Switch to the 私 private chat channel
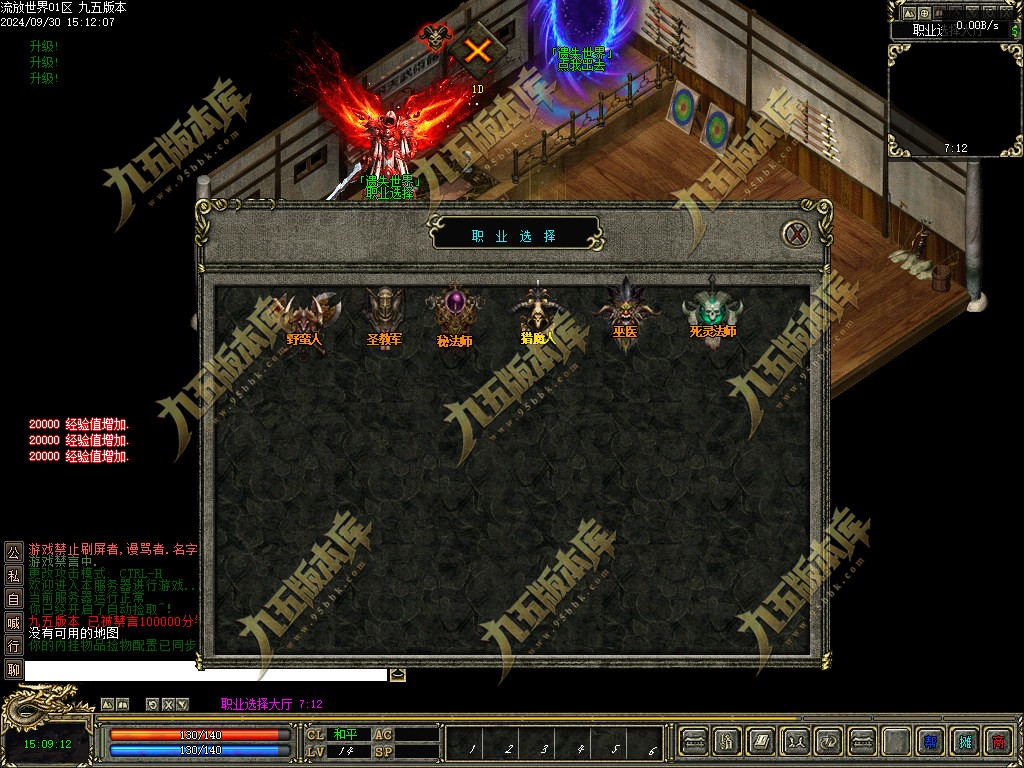This screenshot has height=768, width=1024. point(13,575)
